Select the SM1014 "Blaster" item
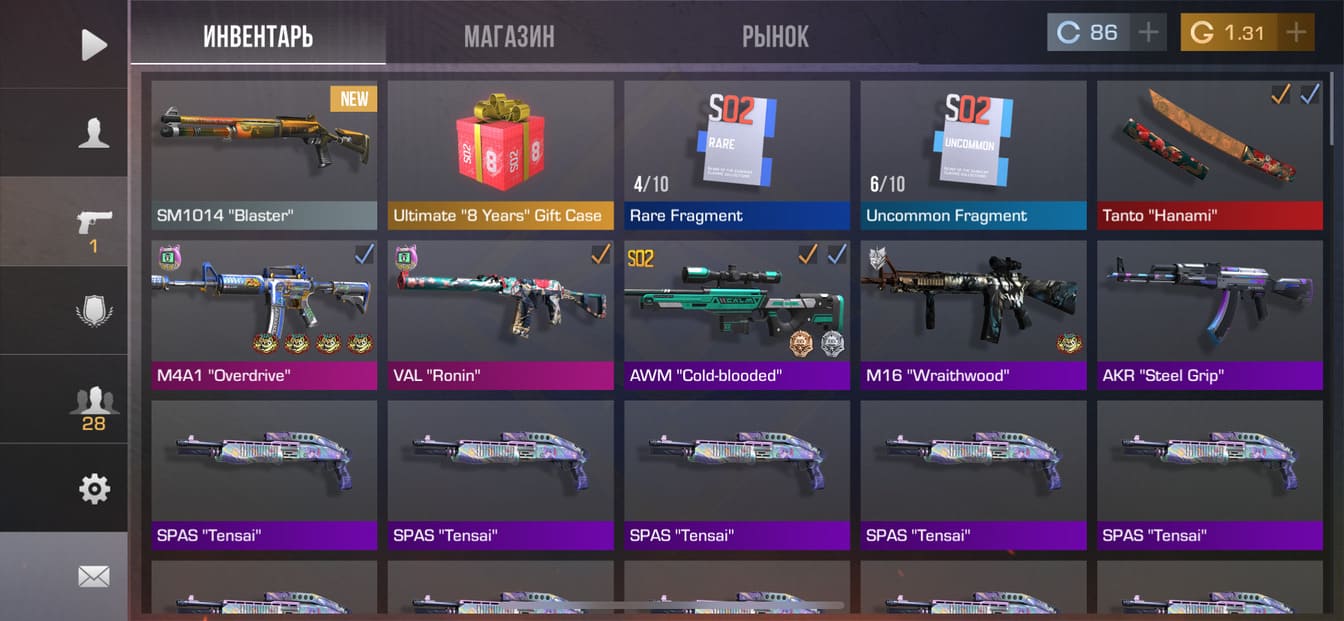Screen dimensions: 1344x621 coord(264,155)
